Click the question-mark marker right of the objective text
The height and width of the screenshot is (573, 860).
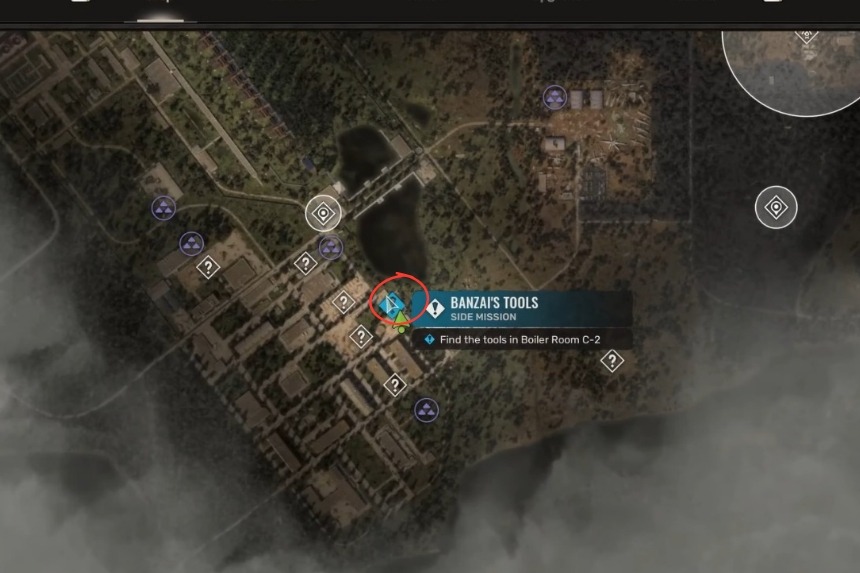point(612,361)
